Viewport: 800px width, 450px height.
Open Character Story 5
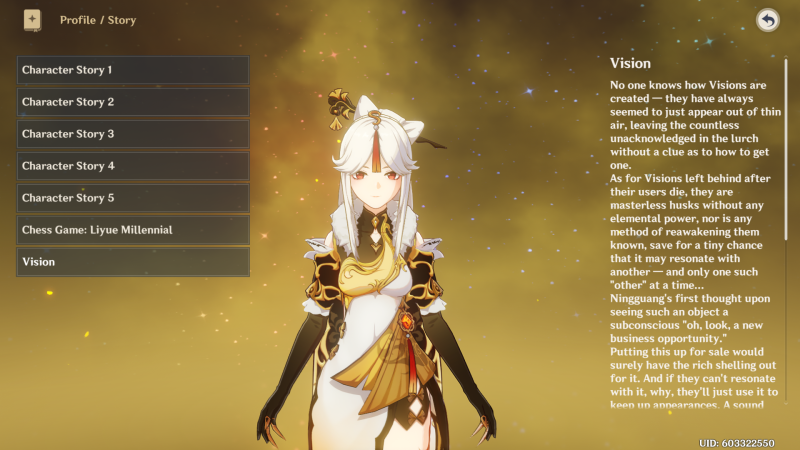(132, 198)
